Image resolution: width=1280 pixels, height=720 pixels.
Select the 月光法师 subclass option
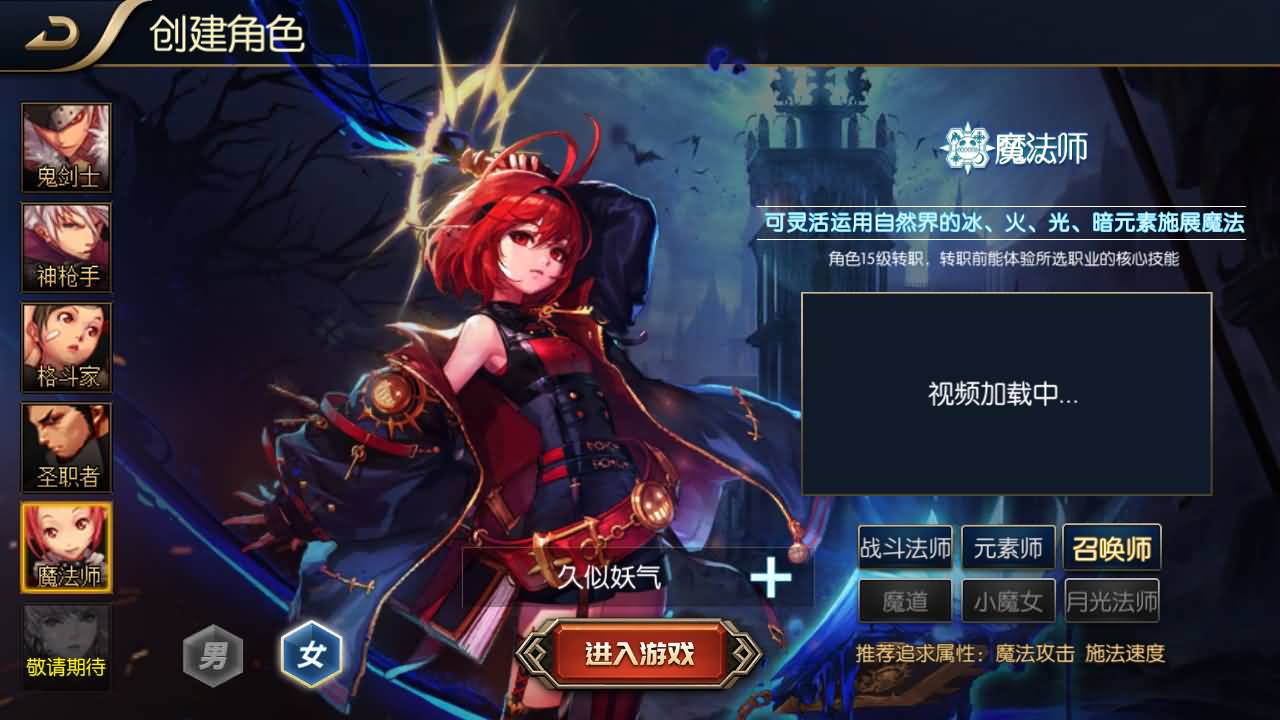coord(1114,601)
